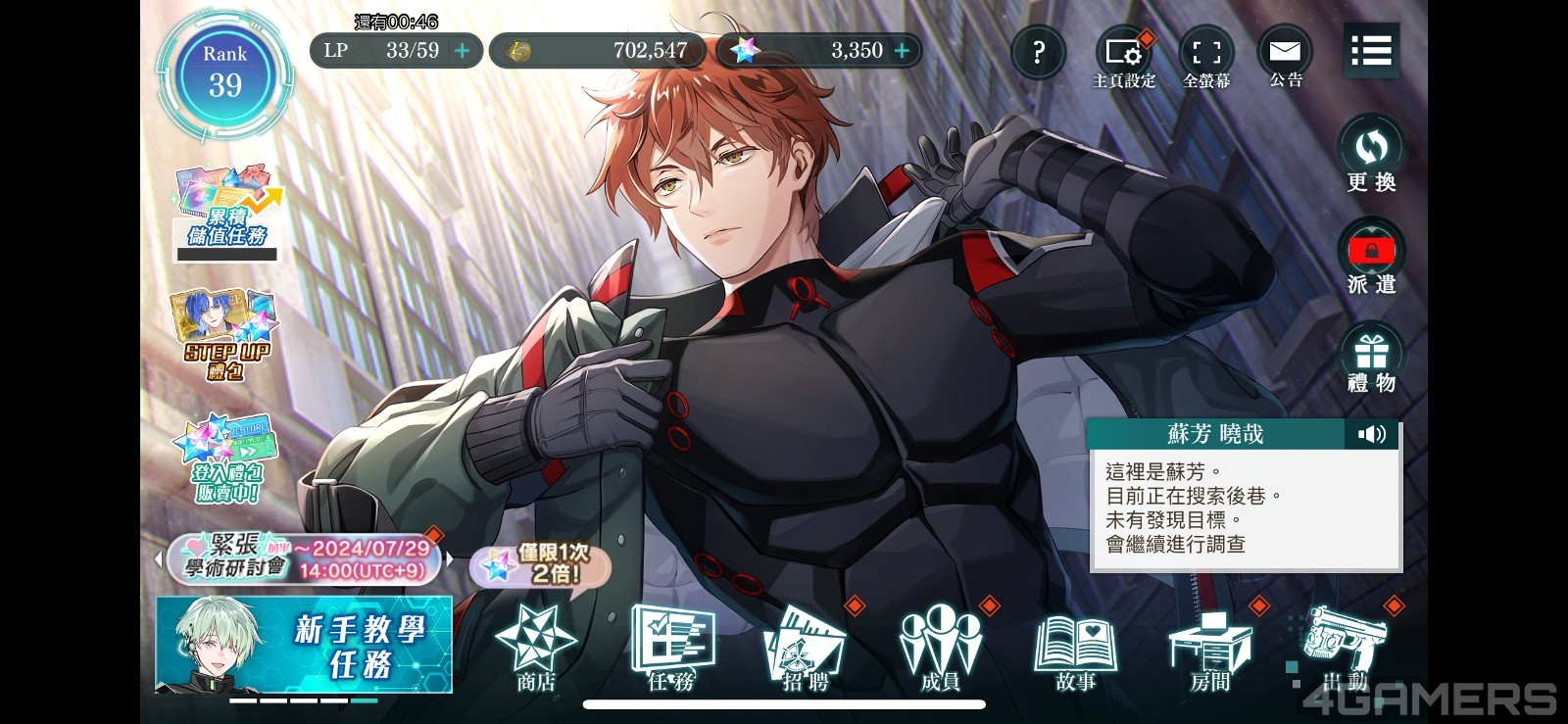View the 成員 members list
Image resolution: width=1568 pixels, height=724 pixels.
pyautogui.click(x=940, y=649)
